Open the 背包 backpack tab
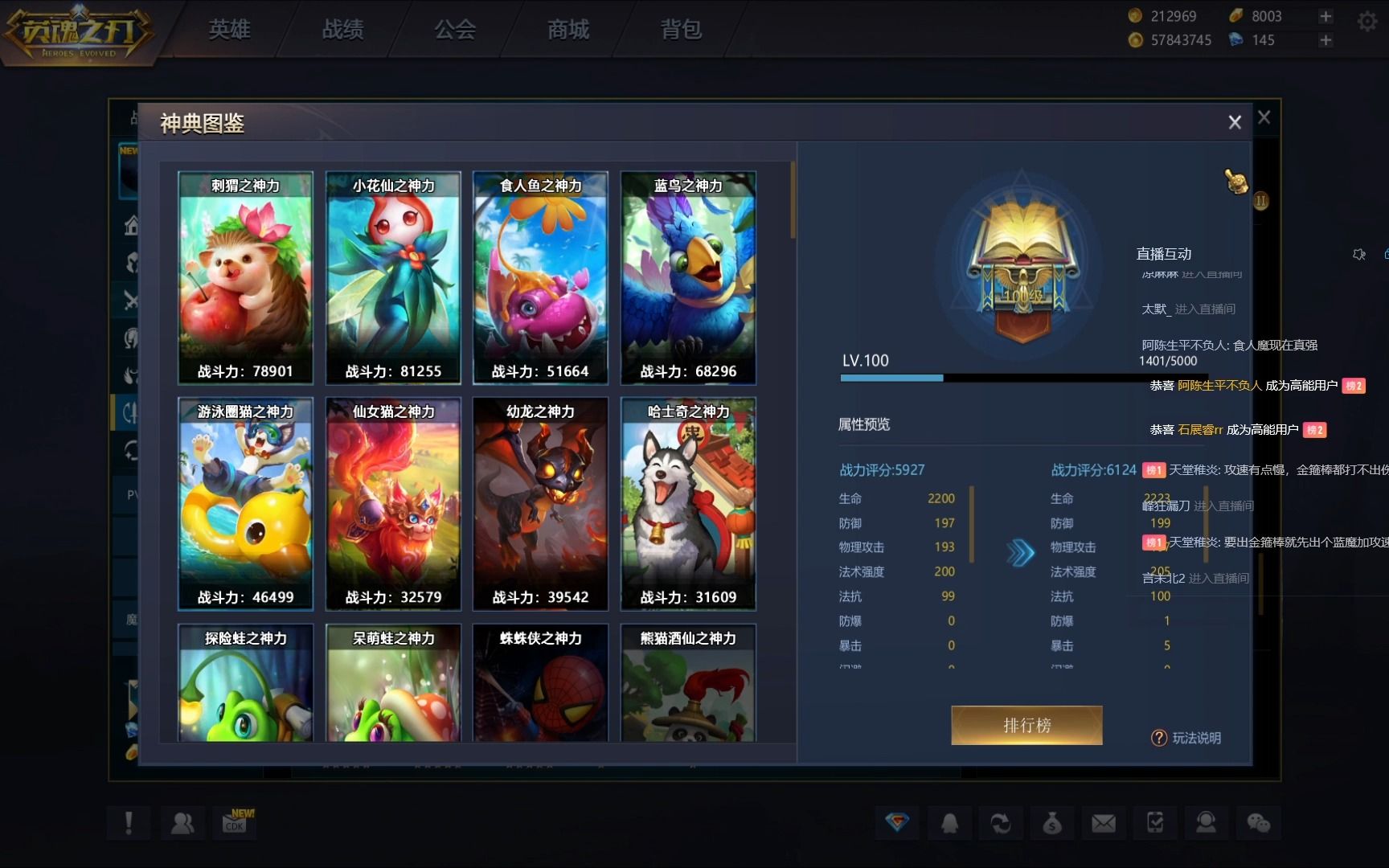 [681, 30]
